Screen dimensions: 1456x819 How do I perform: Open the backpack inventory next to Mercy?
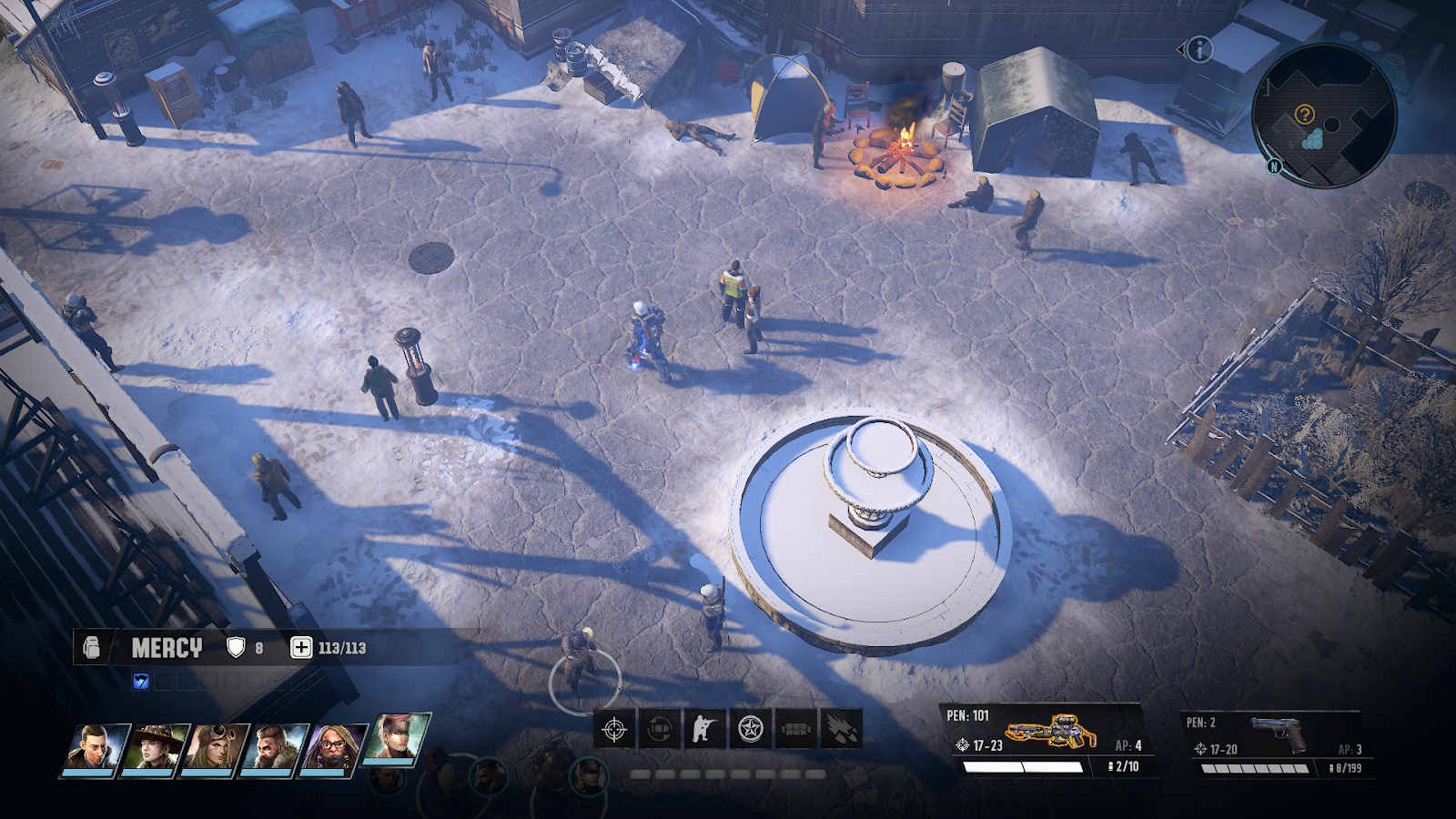pyautogui.click(x=92, y=647)
